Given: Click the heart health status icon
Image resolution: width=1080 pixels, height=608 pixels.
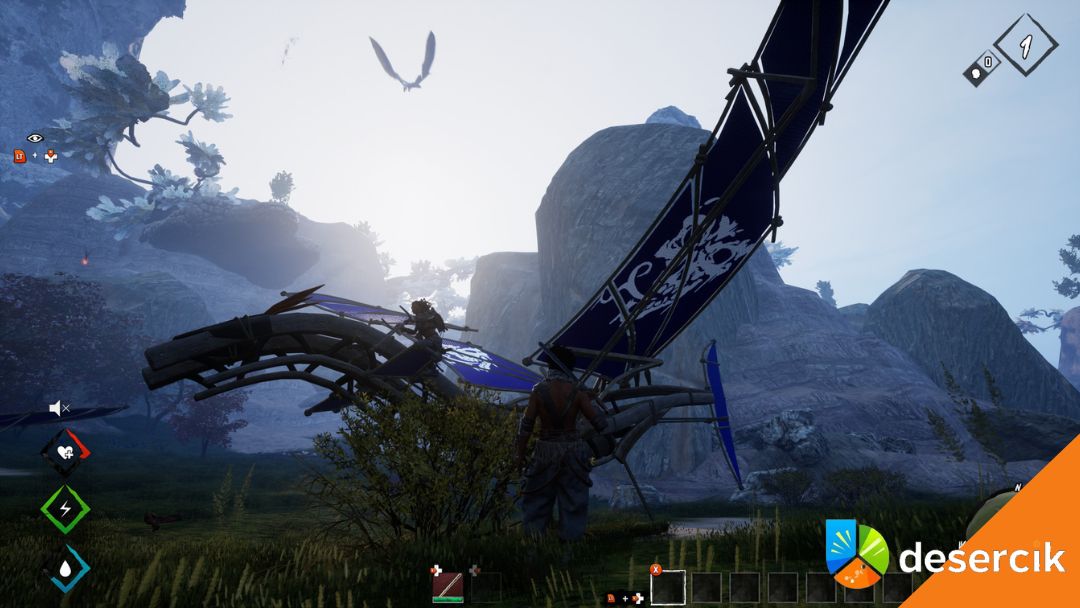Looking at the screenshot, I should pyautogui.click(x=65, y=451).
